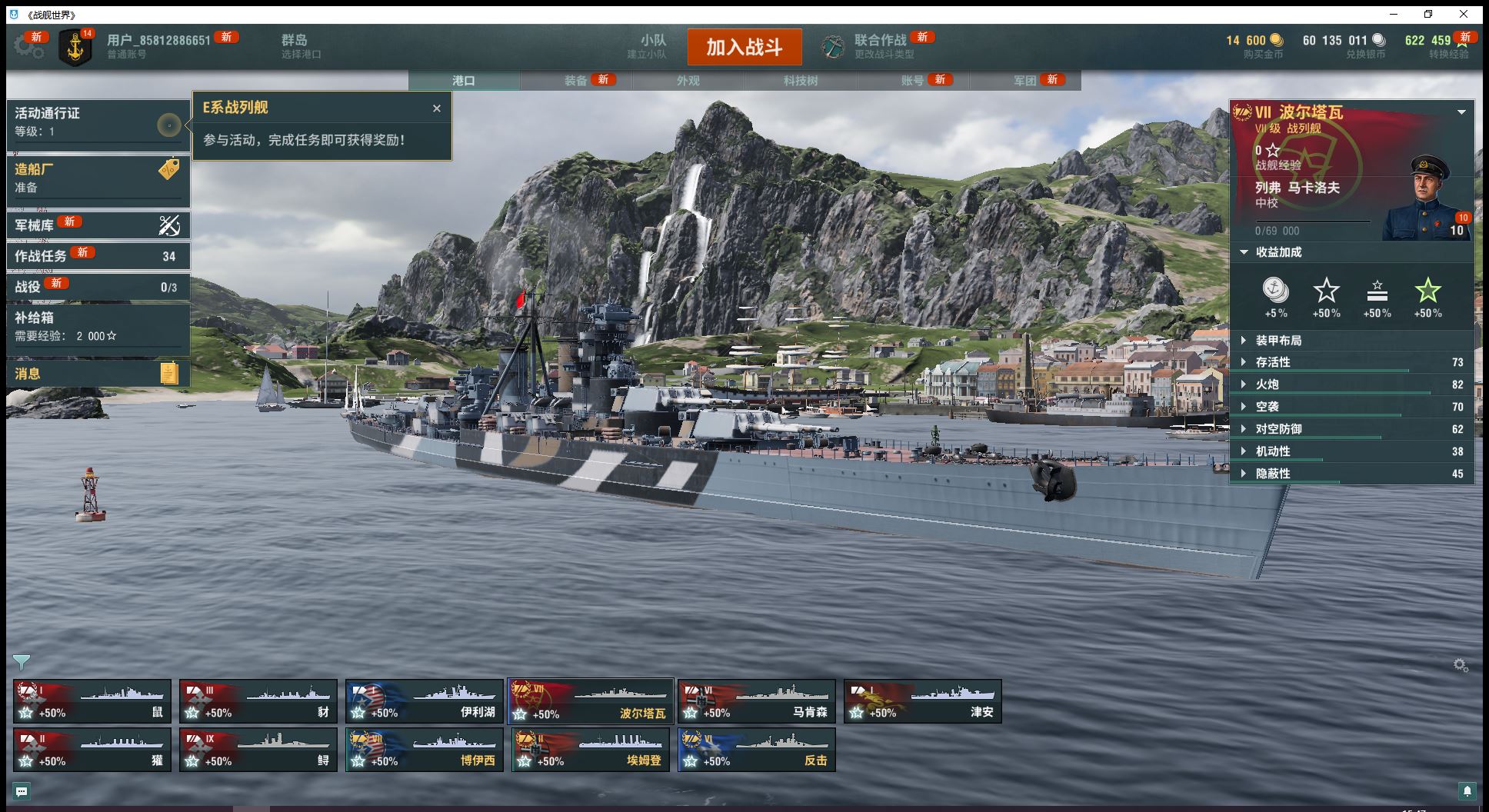Open the 外观 tab
The height and width of the screenshot is (812, 1489).
[x=688, y=81]
